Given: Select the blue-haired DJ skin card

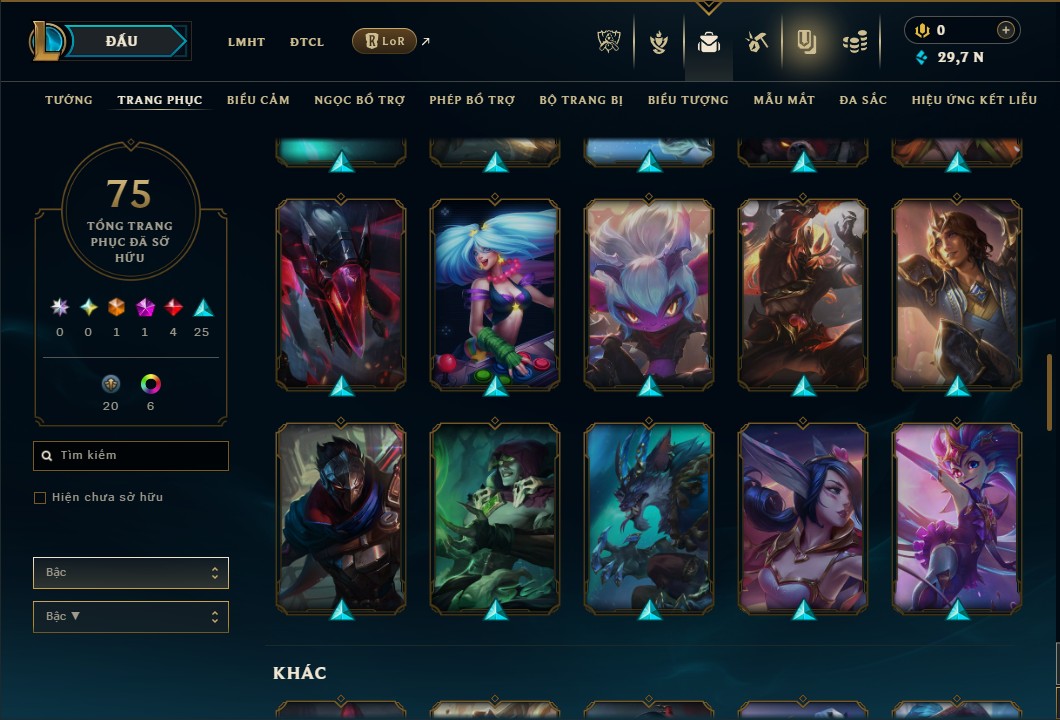Looking at the screenshot, I should pos(495,295).
